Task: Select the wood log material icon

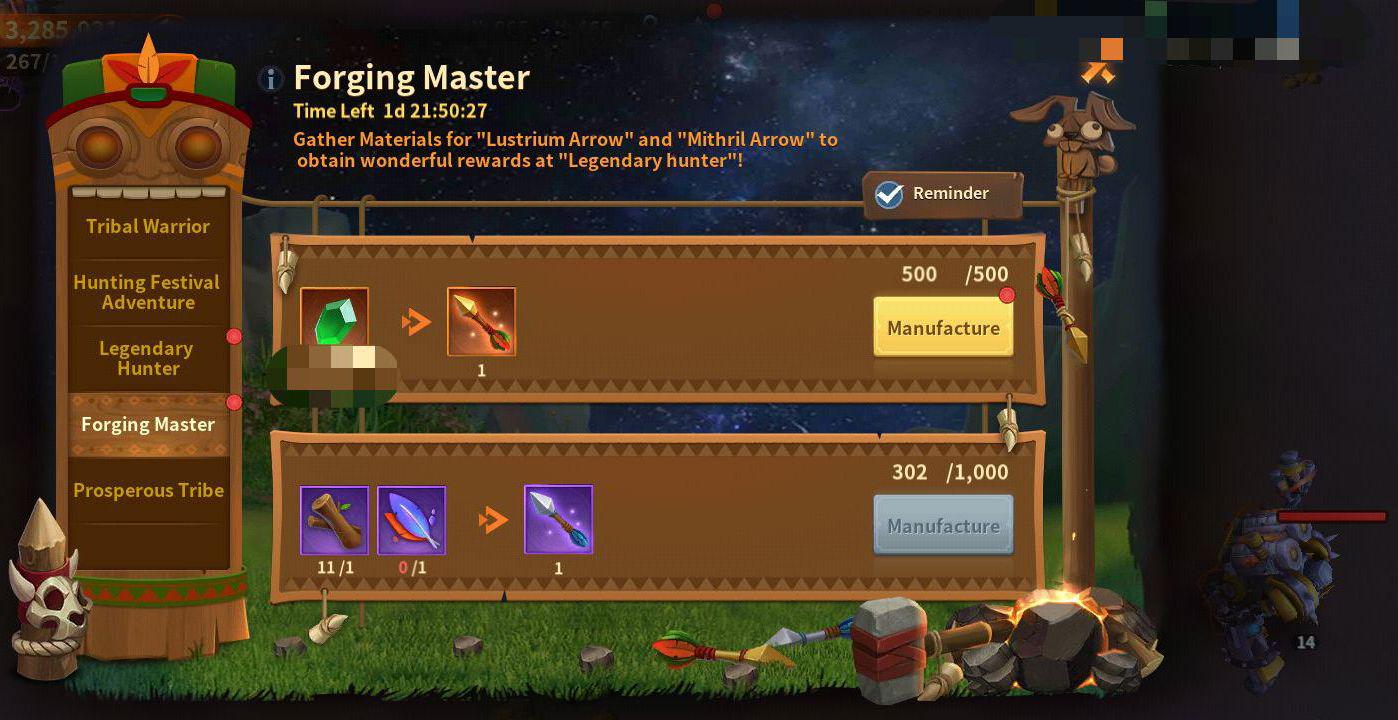Action: coord(334,519)
